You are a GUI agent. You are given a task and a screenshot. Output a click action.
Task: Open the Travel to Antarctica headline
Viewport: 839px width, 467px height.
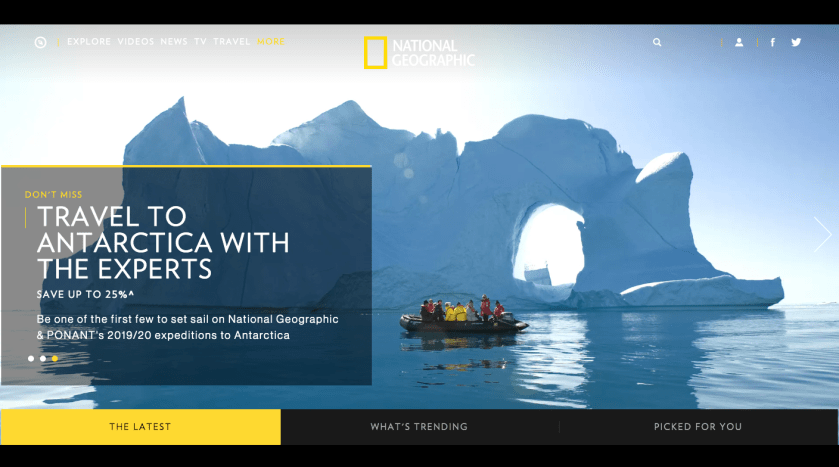pos(163,242)
